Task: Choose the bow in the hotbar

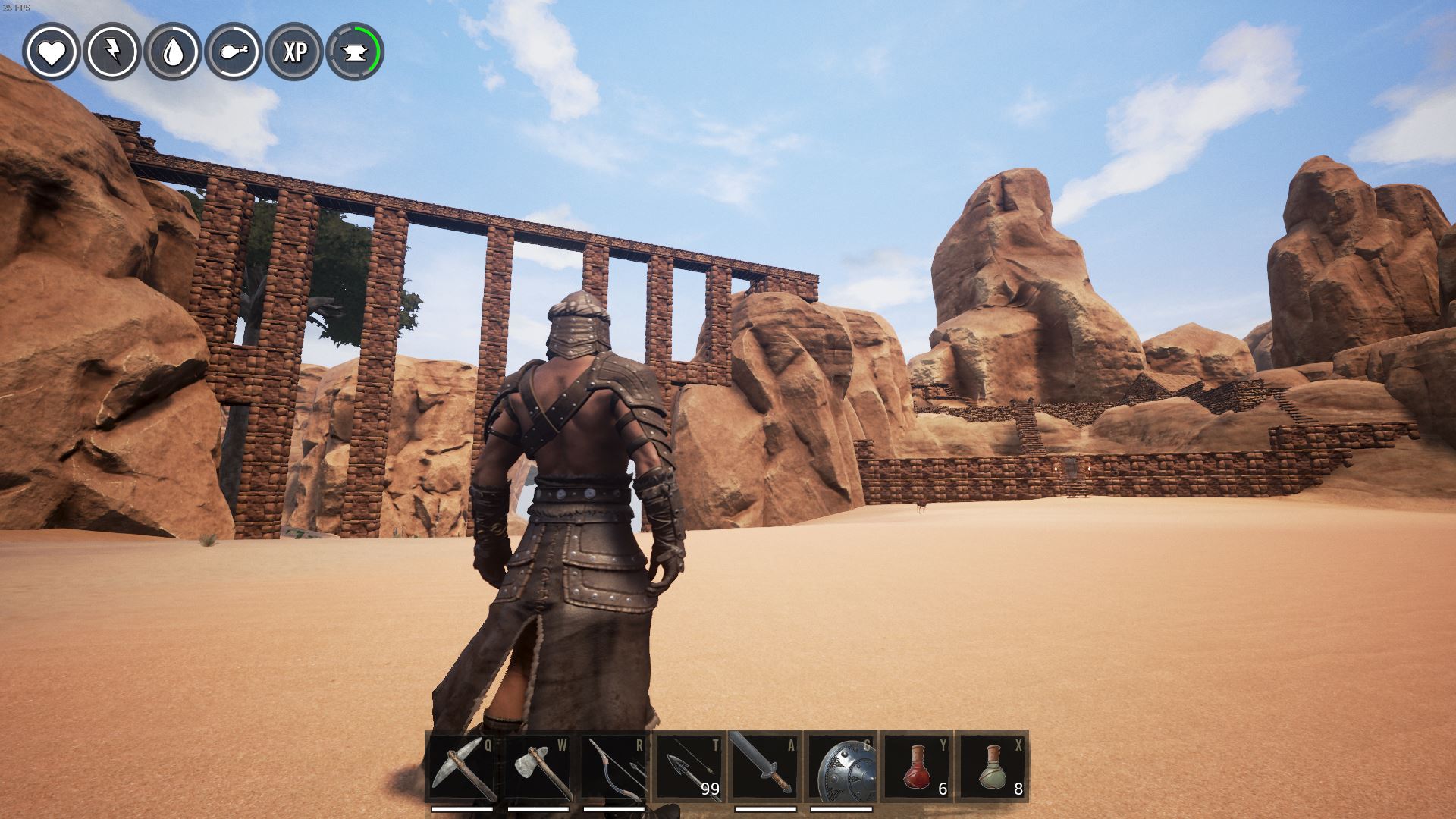Action: click(x=613, y=766)
